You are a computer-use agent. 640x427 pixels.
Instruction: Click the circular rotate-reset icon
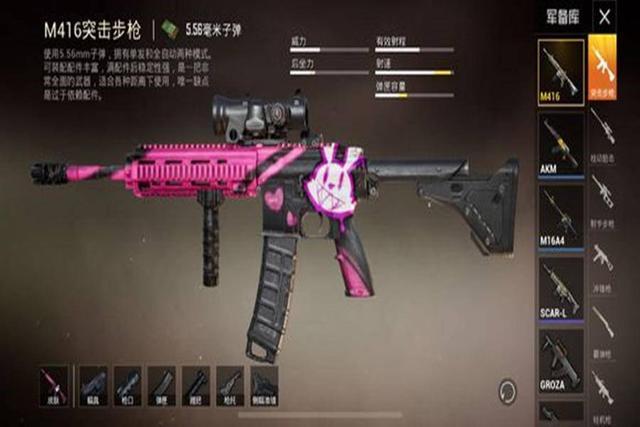(509, 388)
